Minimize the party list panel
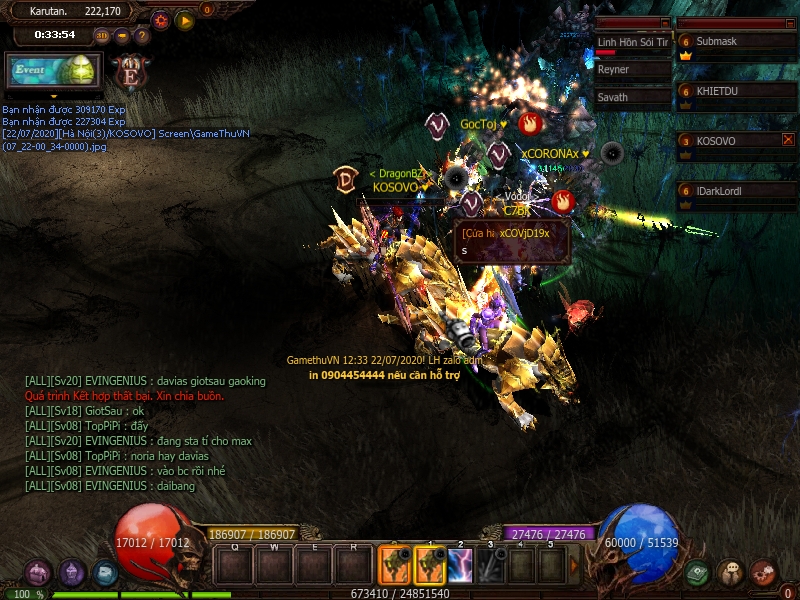Screen dimensions: 800x600 (789, 22)
